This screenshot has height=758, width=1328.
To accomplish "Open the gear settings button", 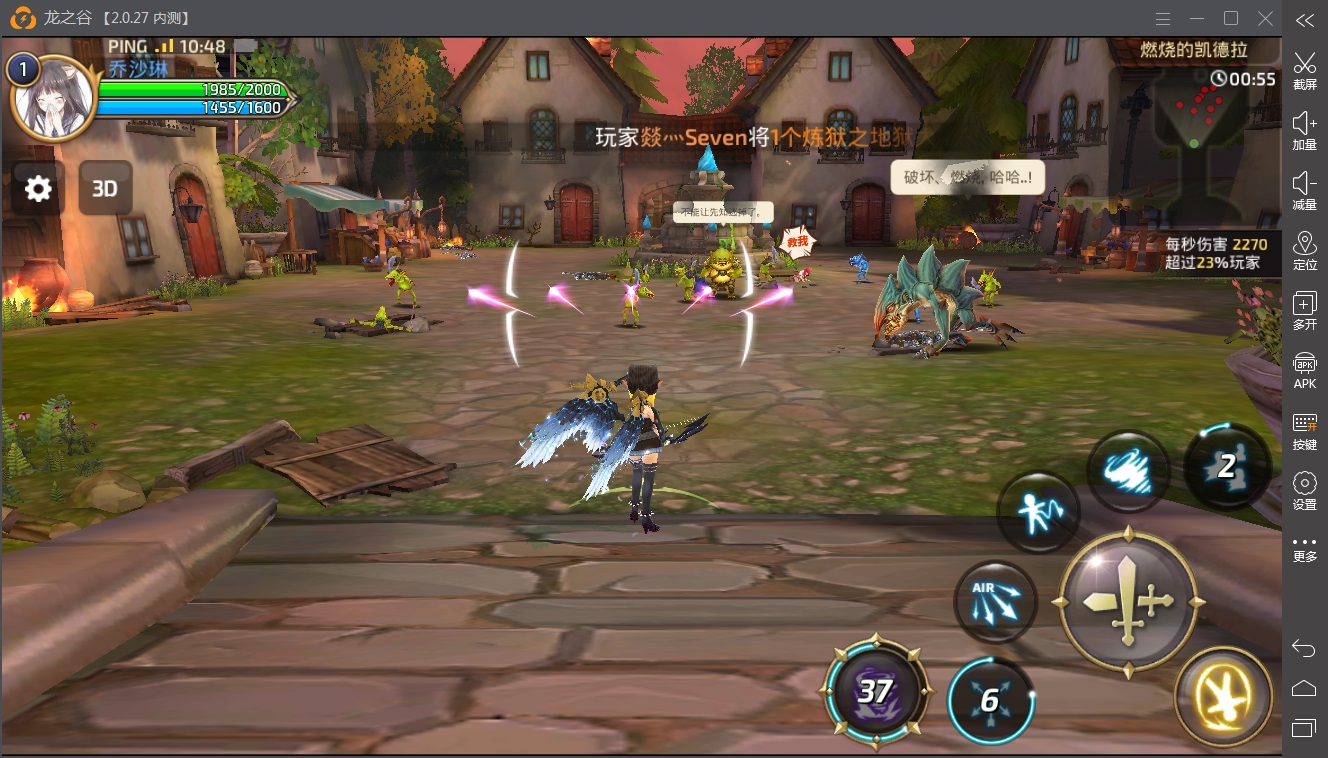I will [38, 188].
